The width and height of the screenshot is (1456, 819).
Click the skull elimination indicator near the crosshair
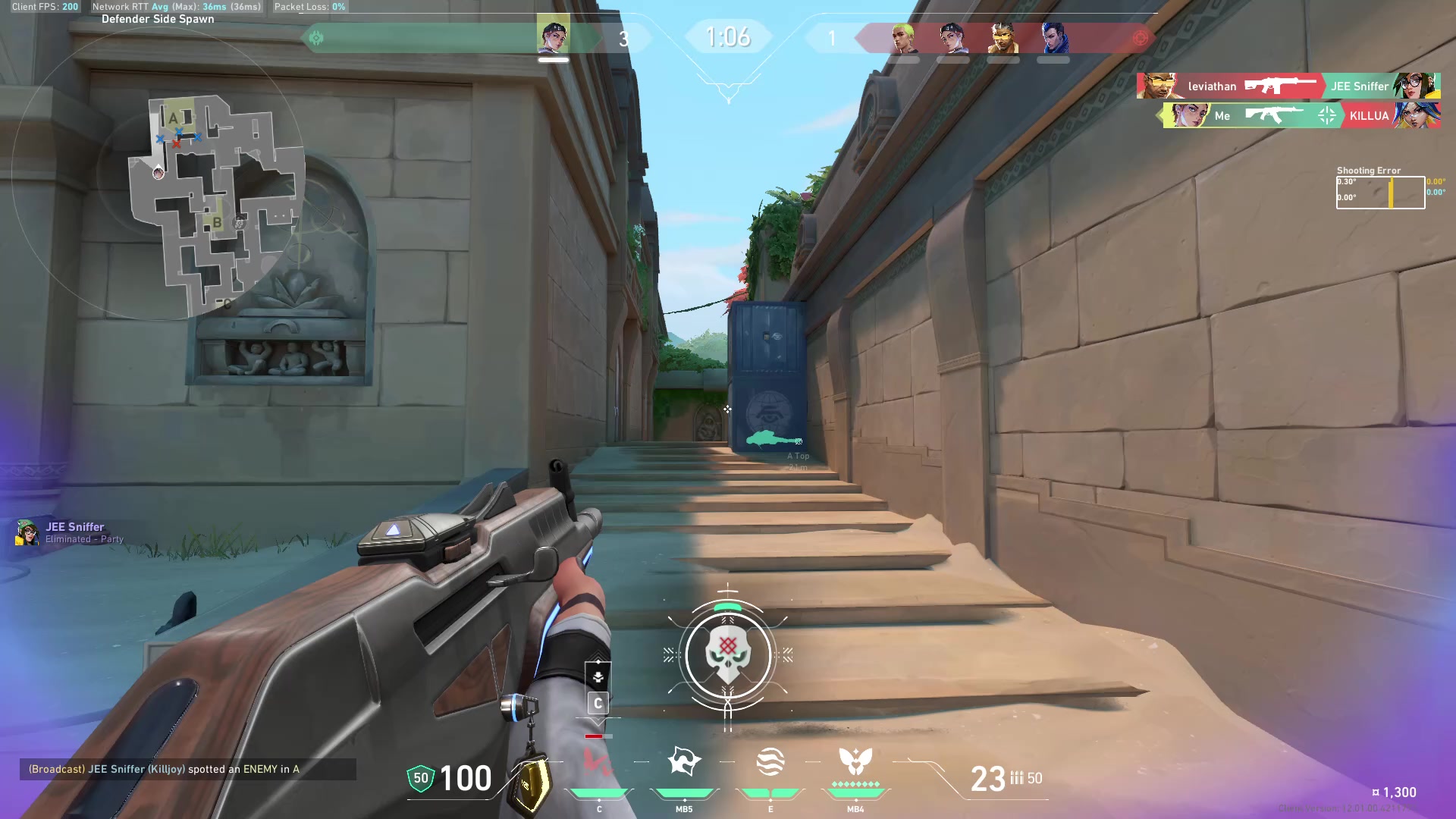click(x=729, y=652)
